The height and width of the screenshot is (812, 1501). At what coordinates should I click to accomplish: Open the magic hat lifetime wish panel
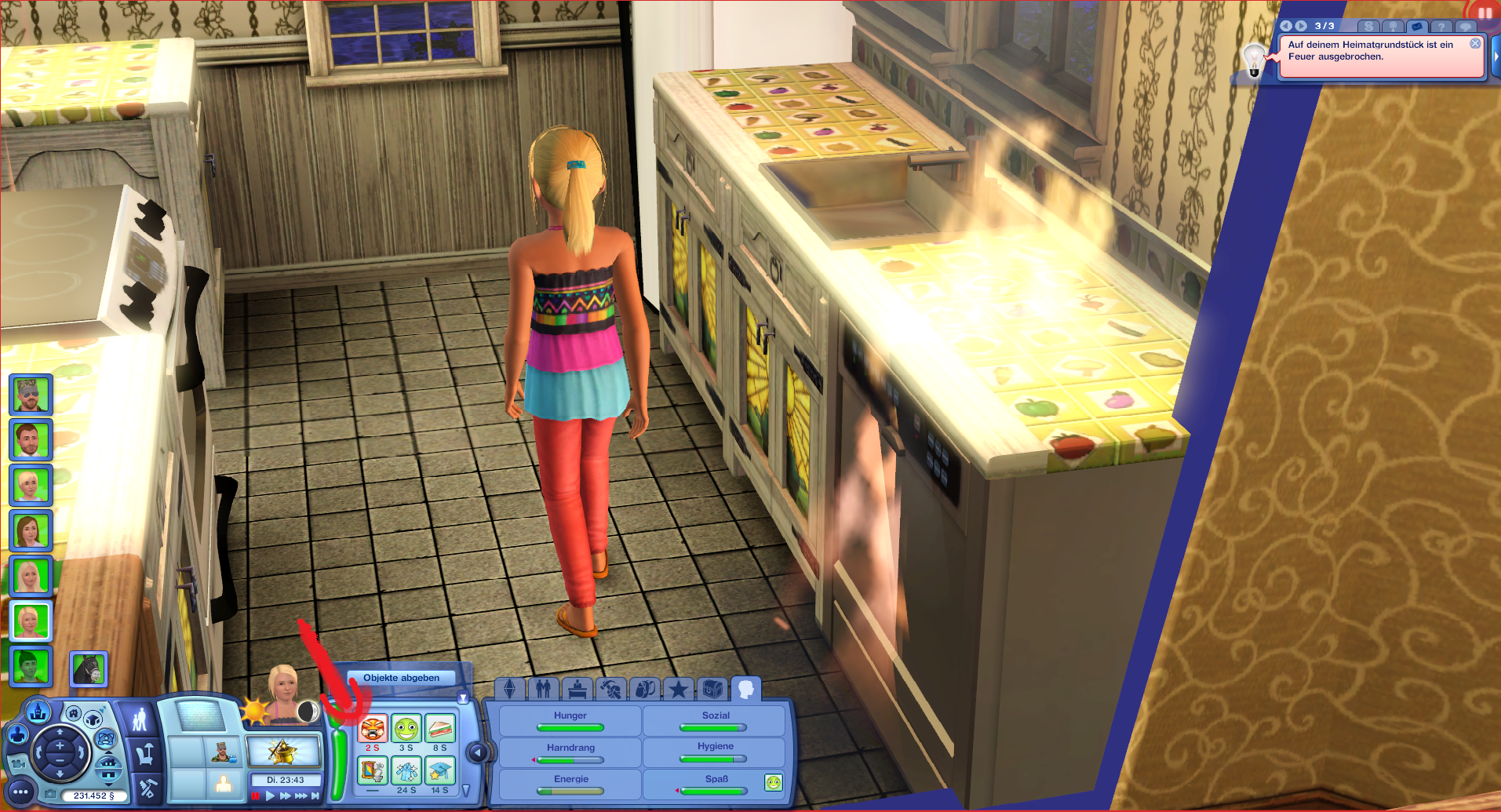coord(283,752)
